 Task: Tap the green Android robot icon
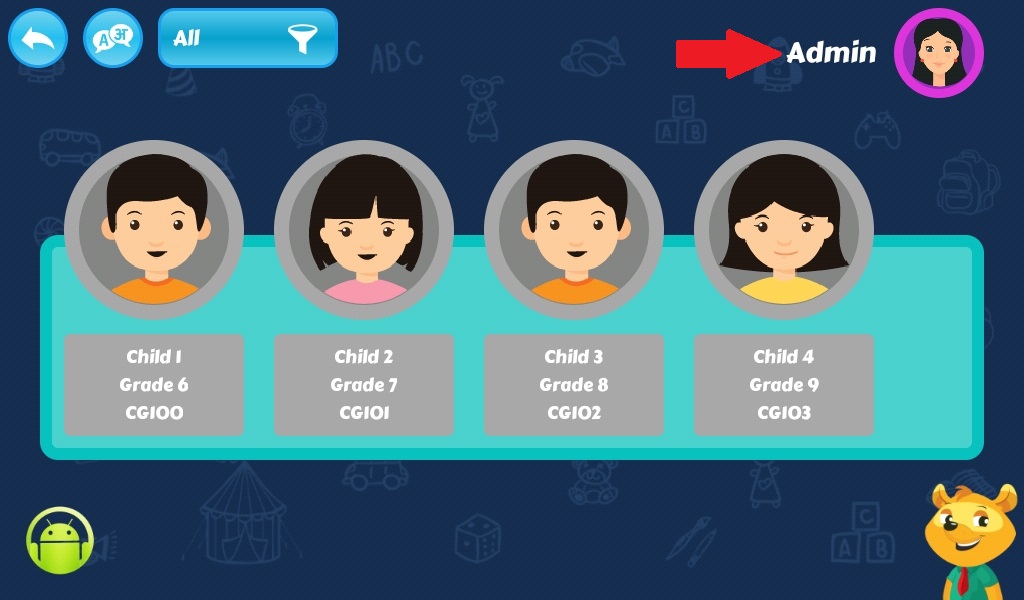click(60, 541)
